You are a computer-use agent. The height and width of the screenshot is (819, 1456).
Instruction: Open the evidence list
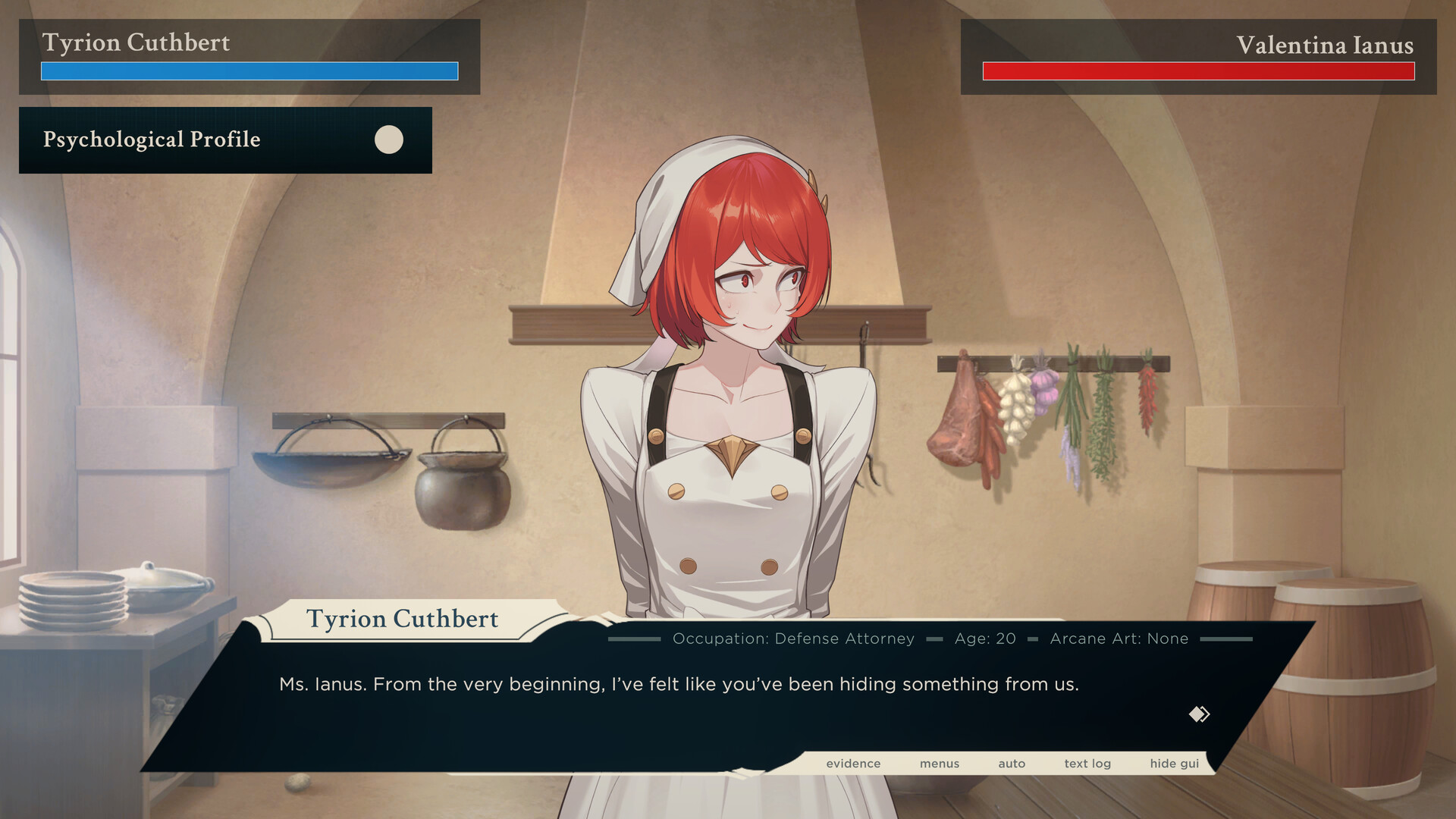853,764
